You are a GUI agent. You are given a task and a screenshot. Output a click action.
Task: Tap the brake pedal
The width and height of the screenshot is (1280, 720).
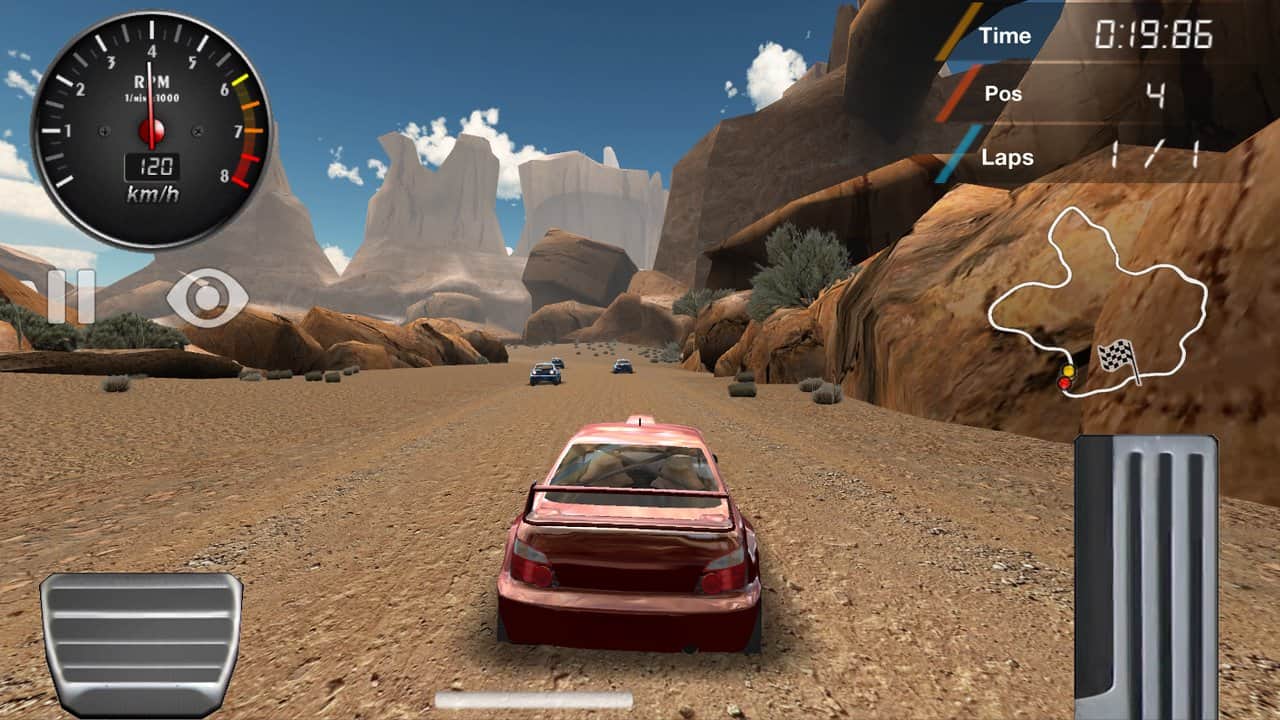(141, 642)
